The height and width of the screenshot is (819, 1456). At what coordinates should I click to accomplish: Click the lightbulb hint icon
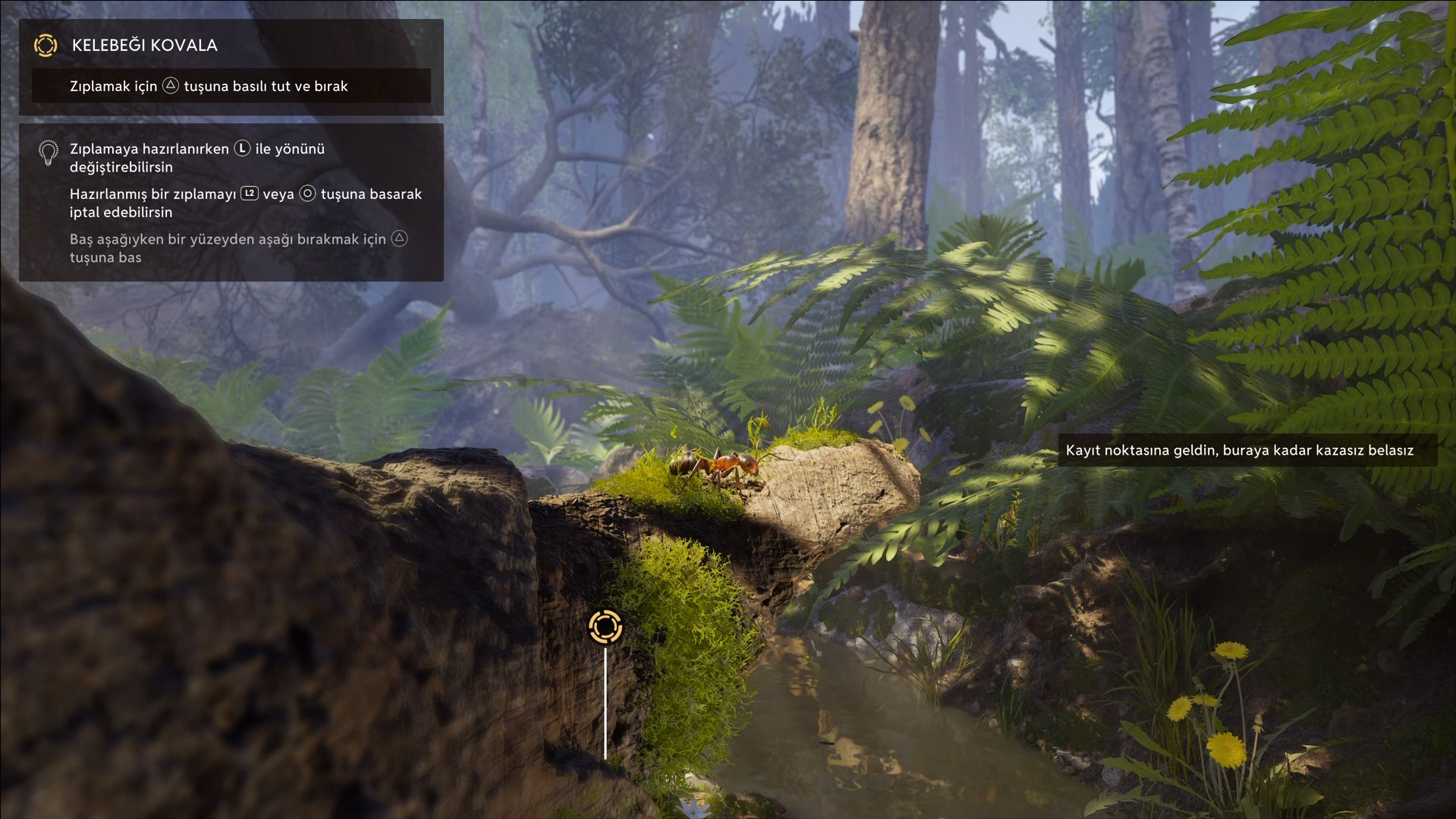(x=48, y=153)
